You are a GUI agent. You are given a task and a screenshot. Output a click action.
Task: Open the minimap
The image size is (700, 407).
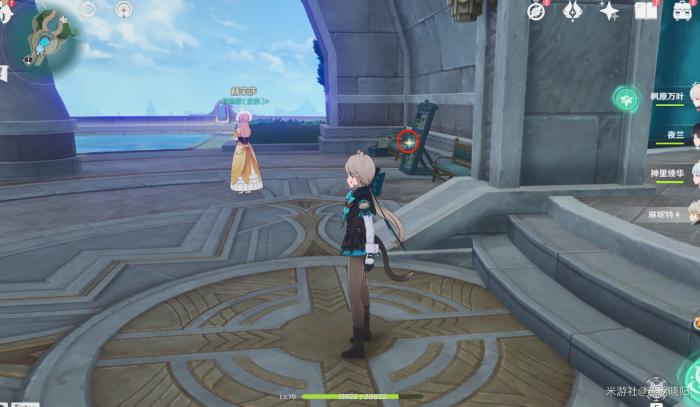pos(44,38)
